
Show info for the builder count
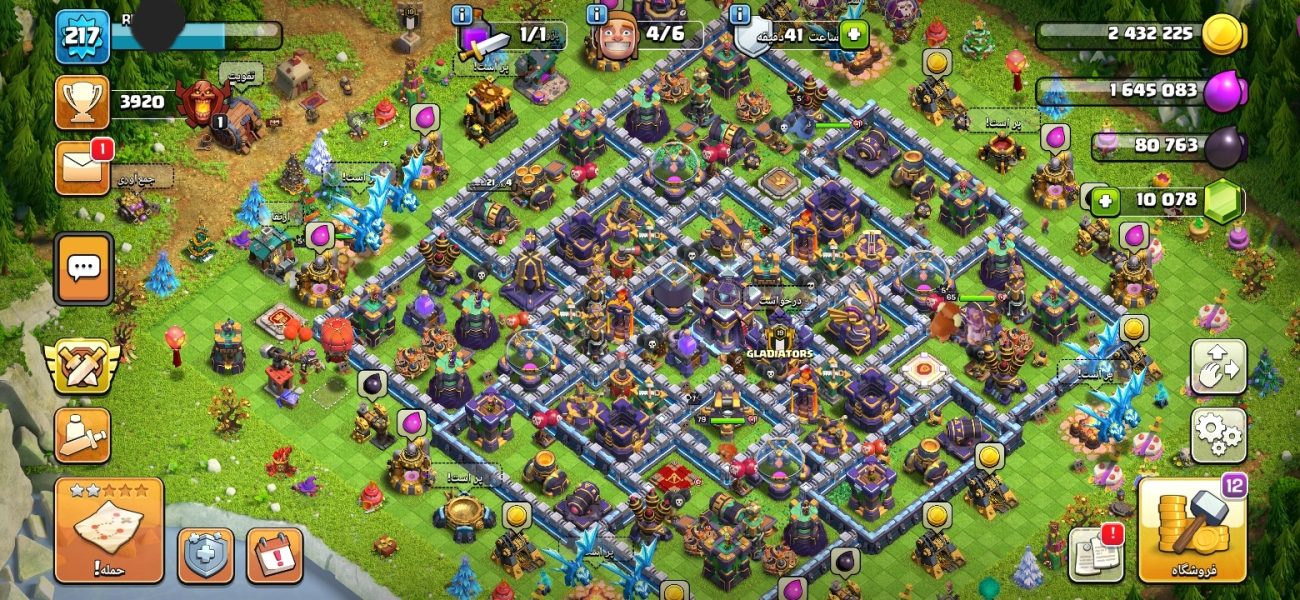tap(598, 15)
